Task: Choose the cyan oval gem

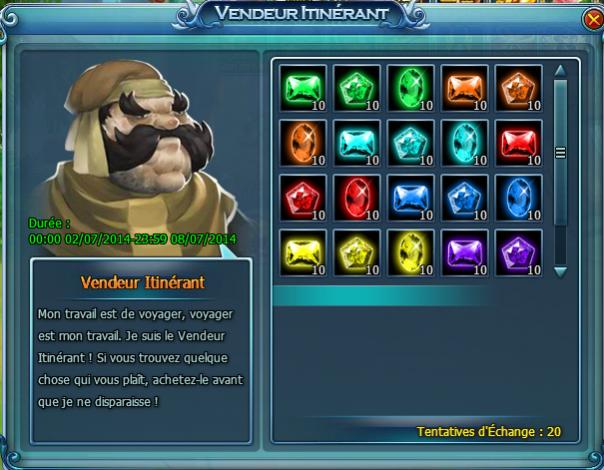Action: 461,142
